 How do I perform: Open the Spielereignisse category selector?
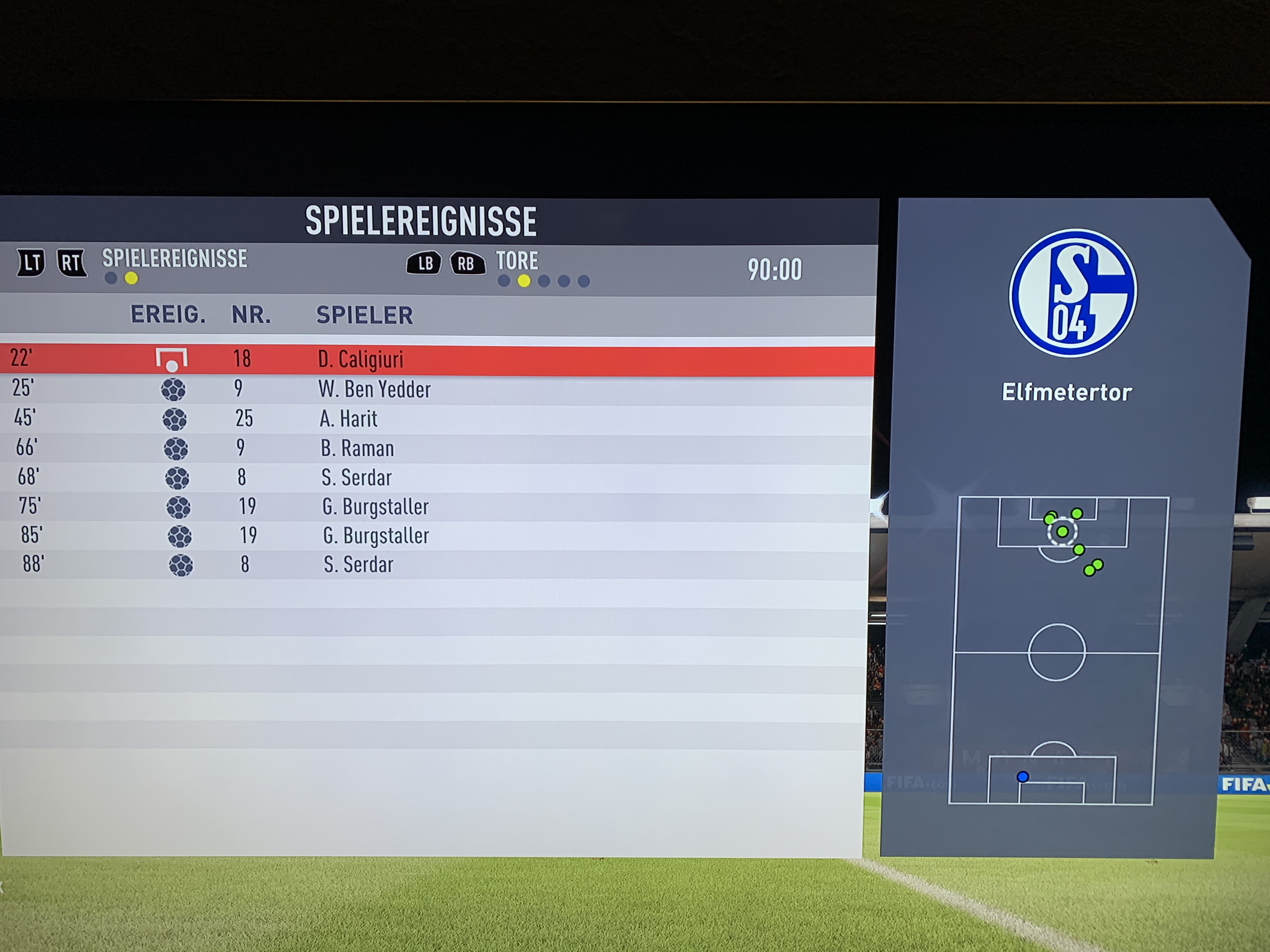174,259
